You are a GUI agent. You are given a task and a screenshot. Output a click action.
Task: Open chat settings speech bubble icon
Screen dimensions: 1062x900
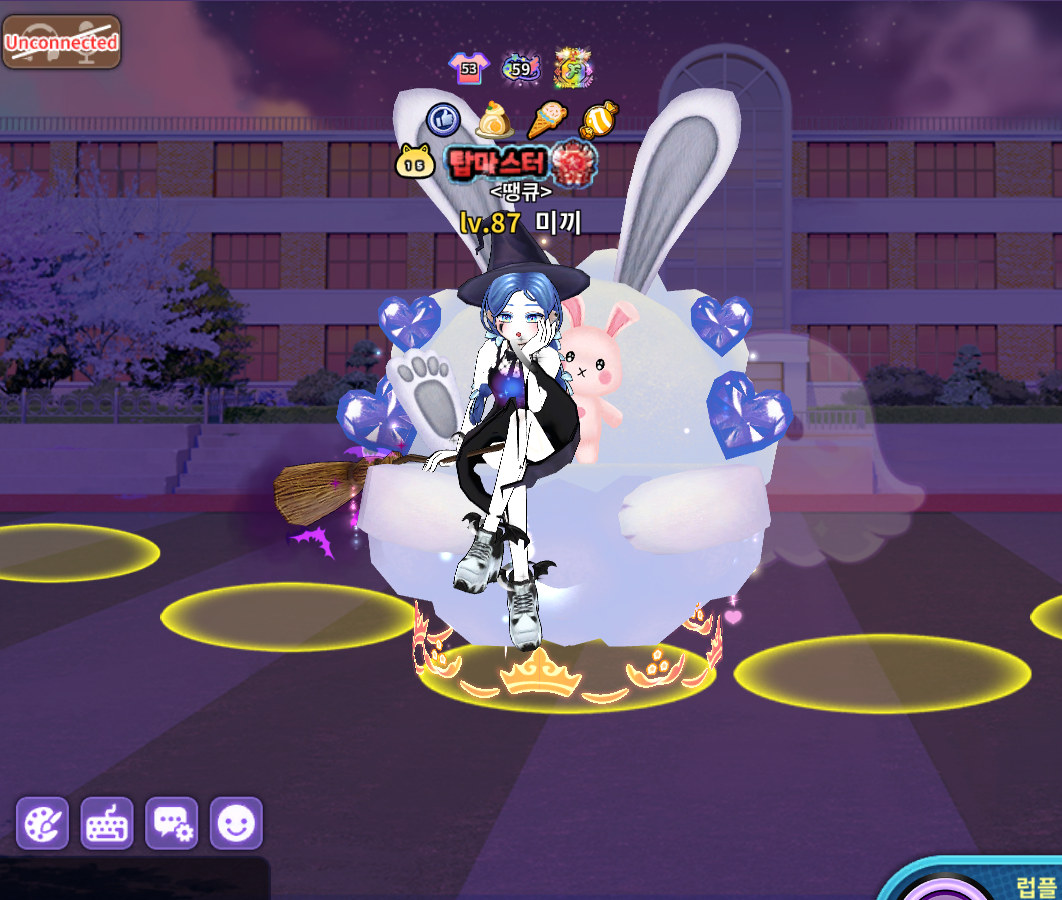coord(172,823)
